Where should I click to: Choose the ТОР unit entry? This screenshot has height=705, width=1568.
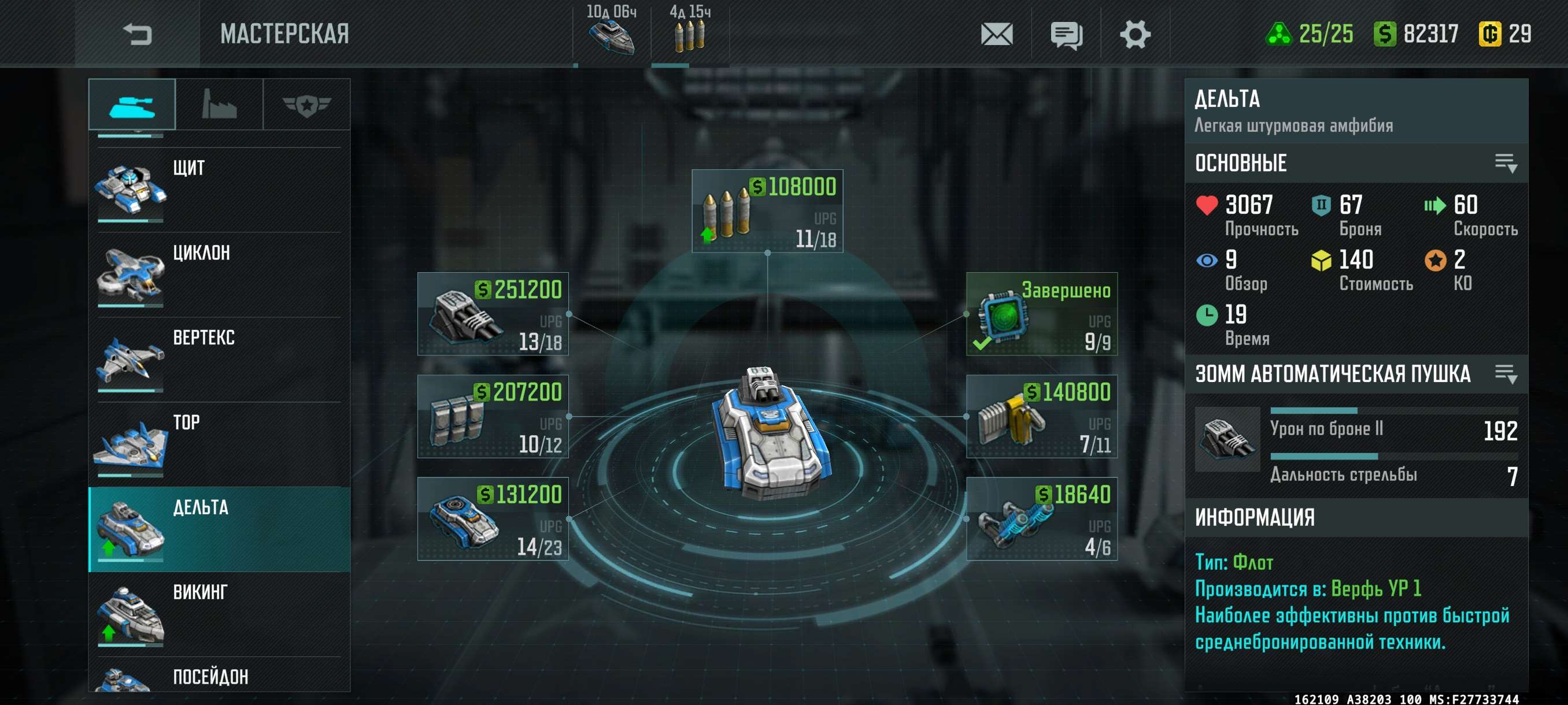(x=219, y=443)
